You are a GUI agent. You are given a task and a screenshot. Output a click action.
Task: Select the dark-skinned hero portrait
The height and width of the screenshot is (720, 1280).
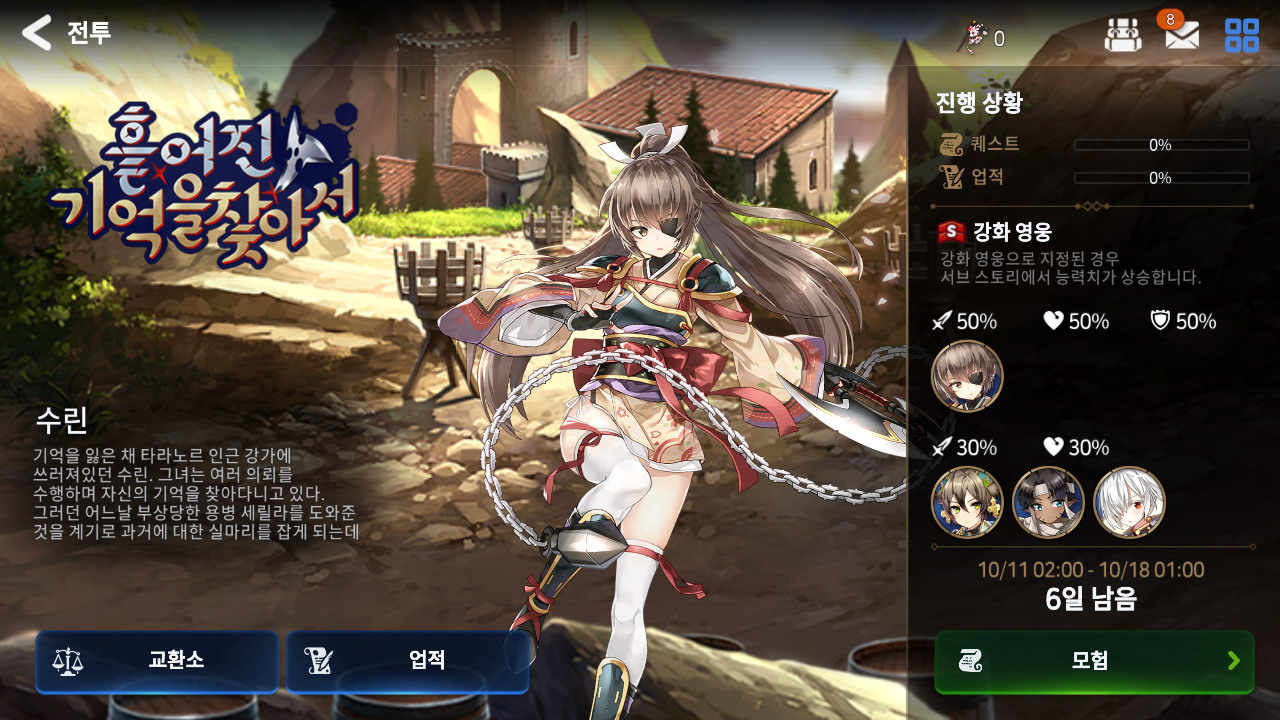click(x=1048, y=502)
